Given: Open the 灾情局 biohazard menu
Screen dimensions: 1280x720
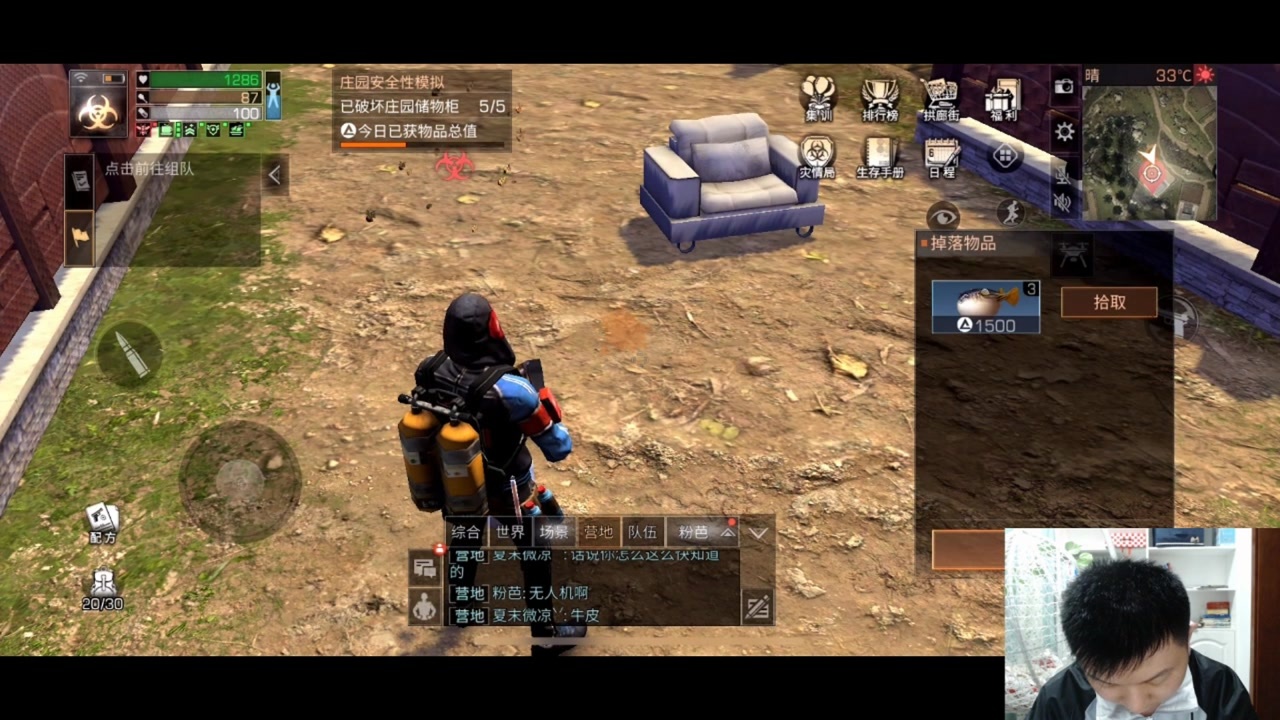Looking at the screenshot, I should point(817,157).
